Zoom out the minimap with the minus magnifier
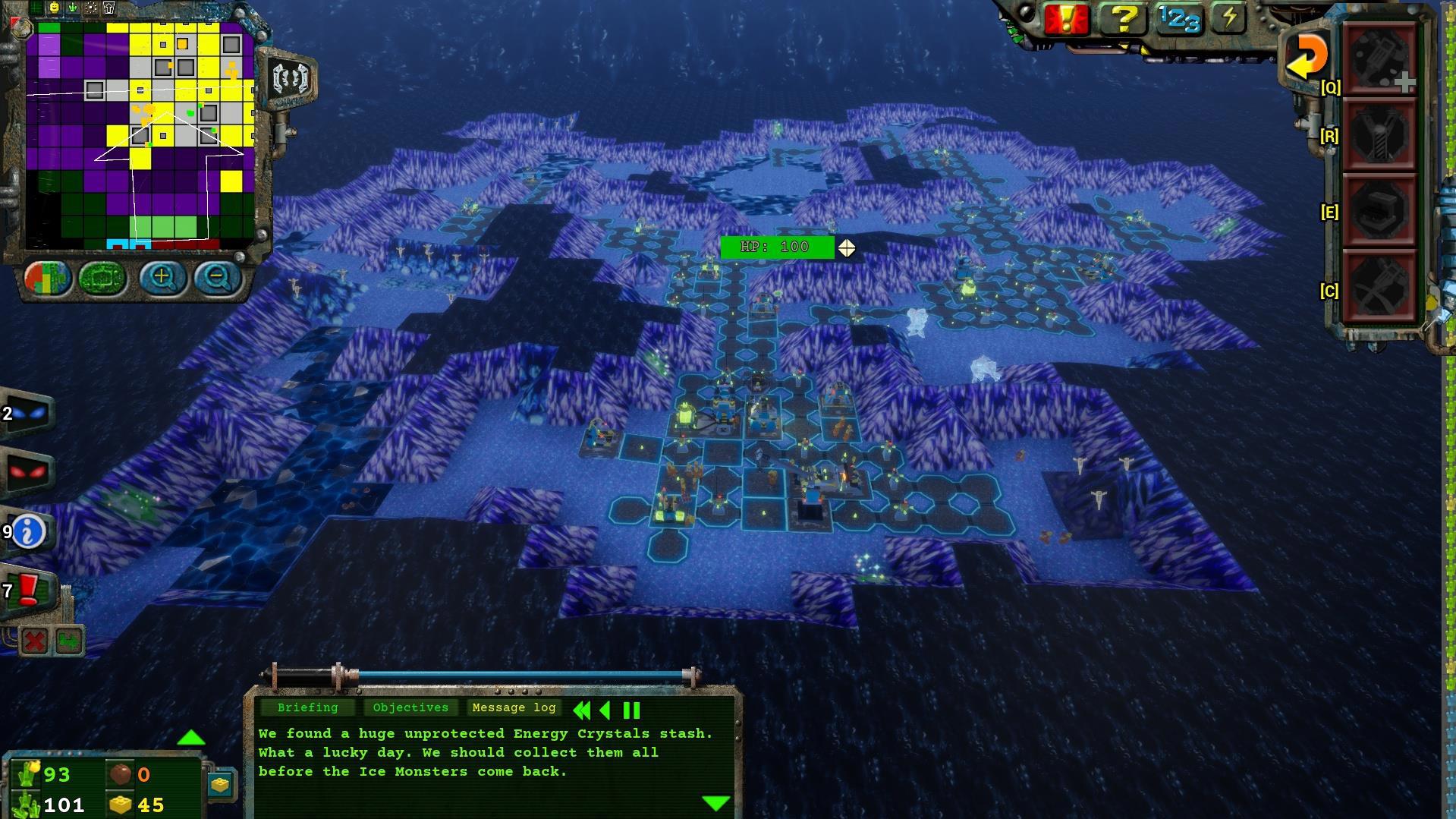This screenshot has height=819, width=1456. [217, 278]
